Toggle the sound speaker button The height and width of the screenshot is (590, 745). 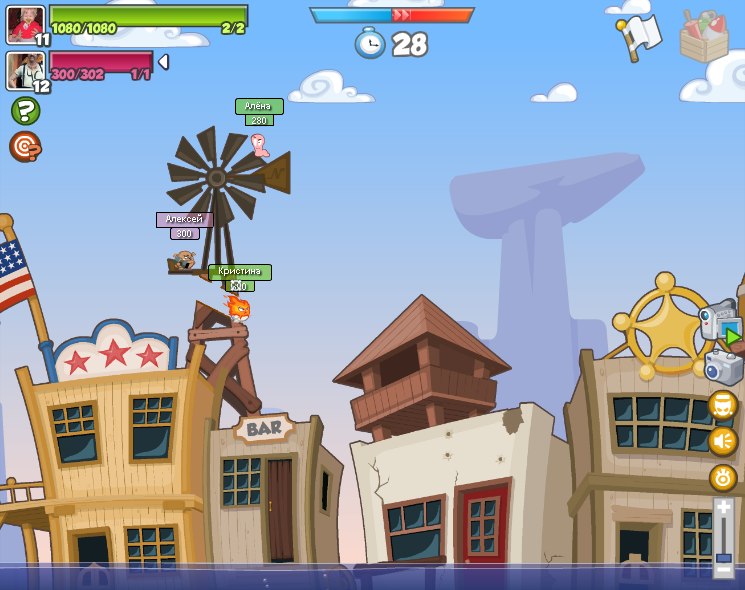[723, 440]
